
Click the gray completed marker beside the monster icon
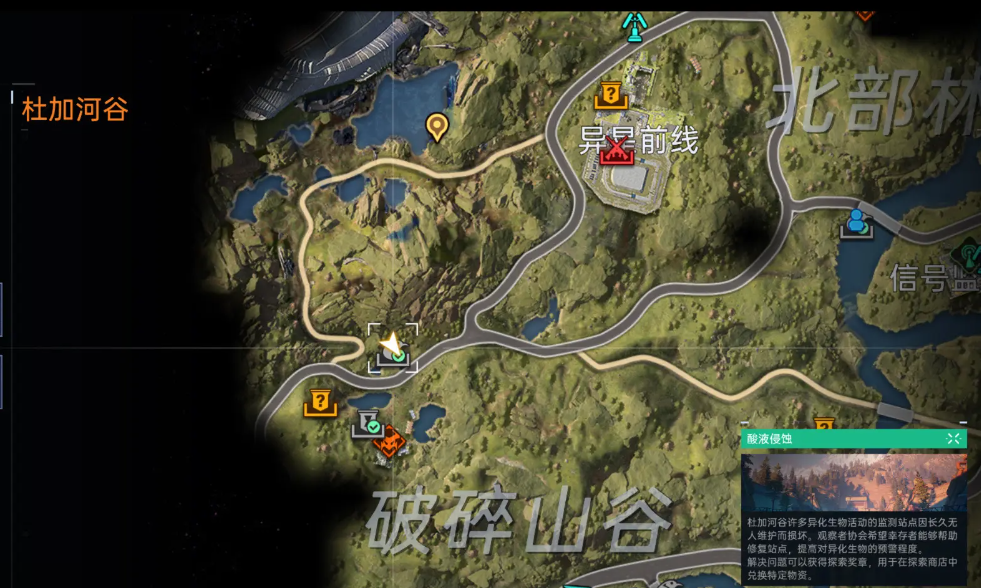(367, 423)
